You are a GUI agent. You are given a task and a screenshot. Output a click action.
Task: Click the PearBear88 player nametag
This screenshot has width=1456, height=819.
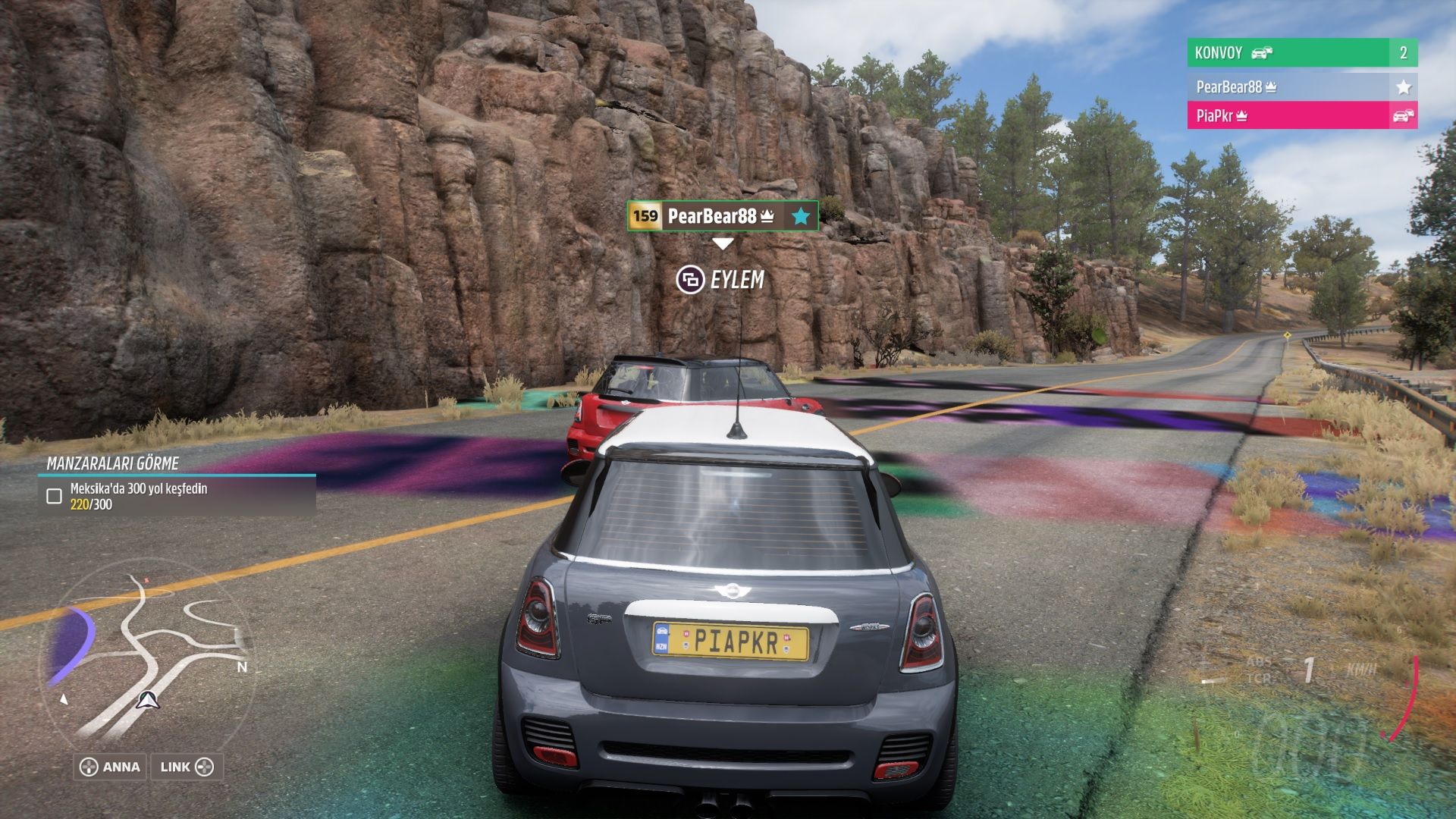click(722, 216)
